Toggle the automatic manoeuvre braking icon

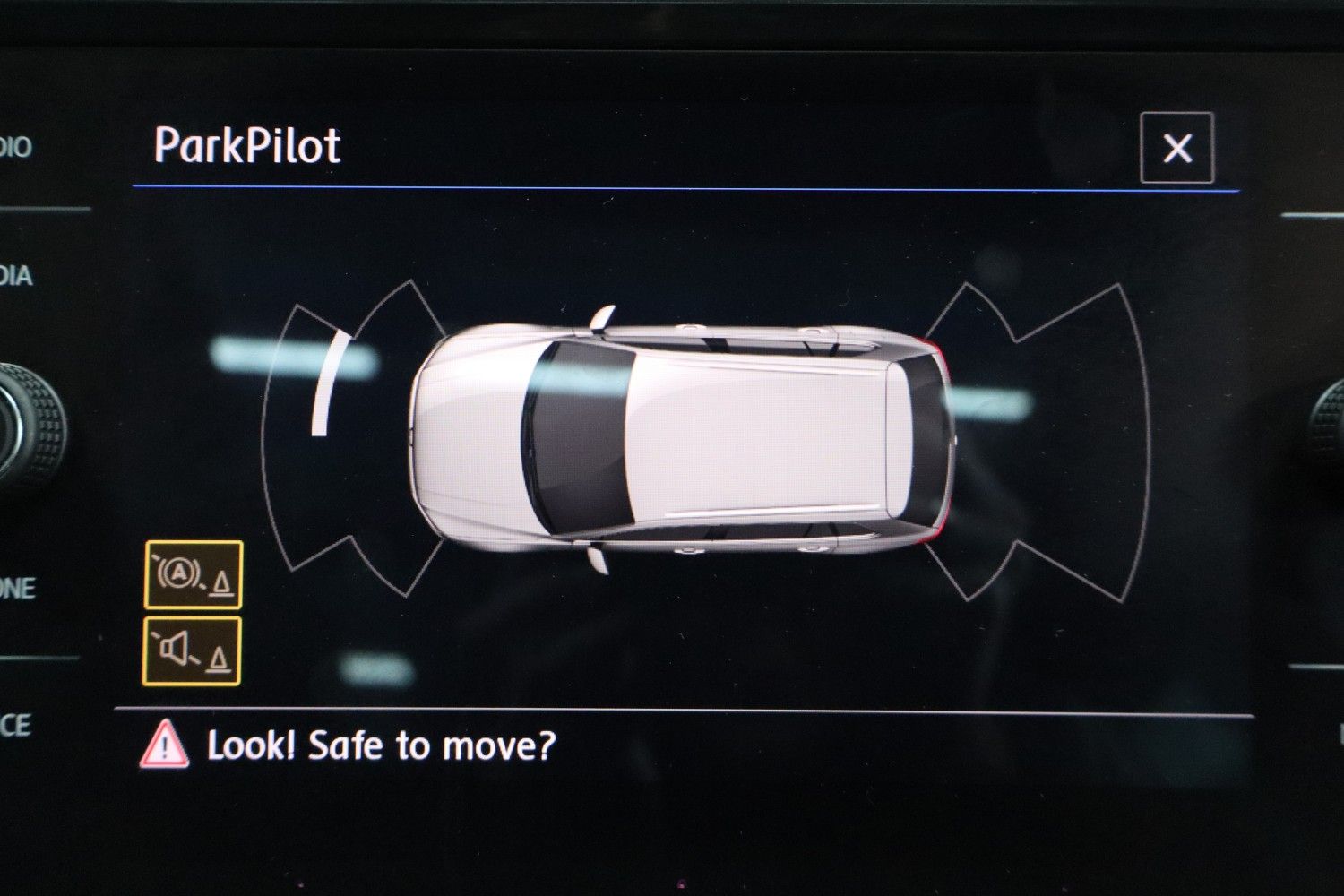[x=194, y=575]
